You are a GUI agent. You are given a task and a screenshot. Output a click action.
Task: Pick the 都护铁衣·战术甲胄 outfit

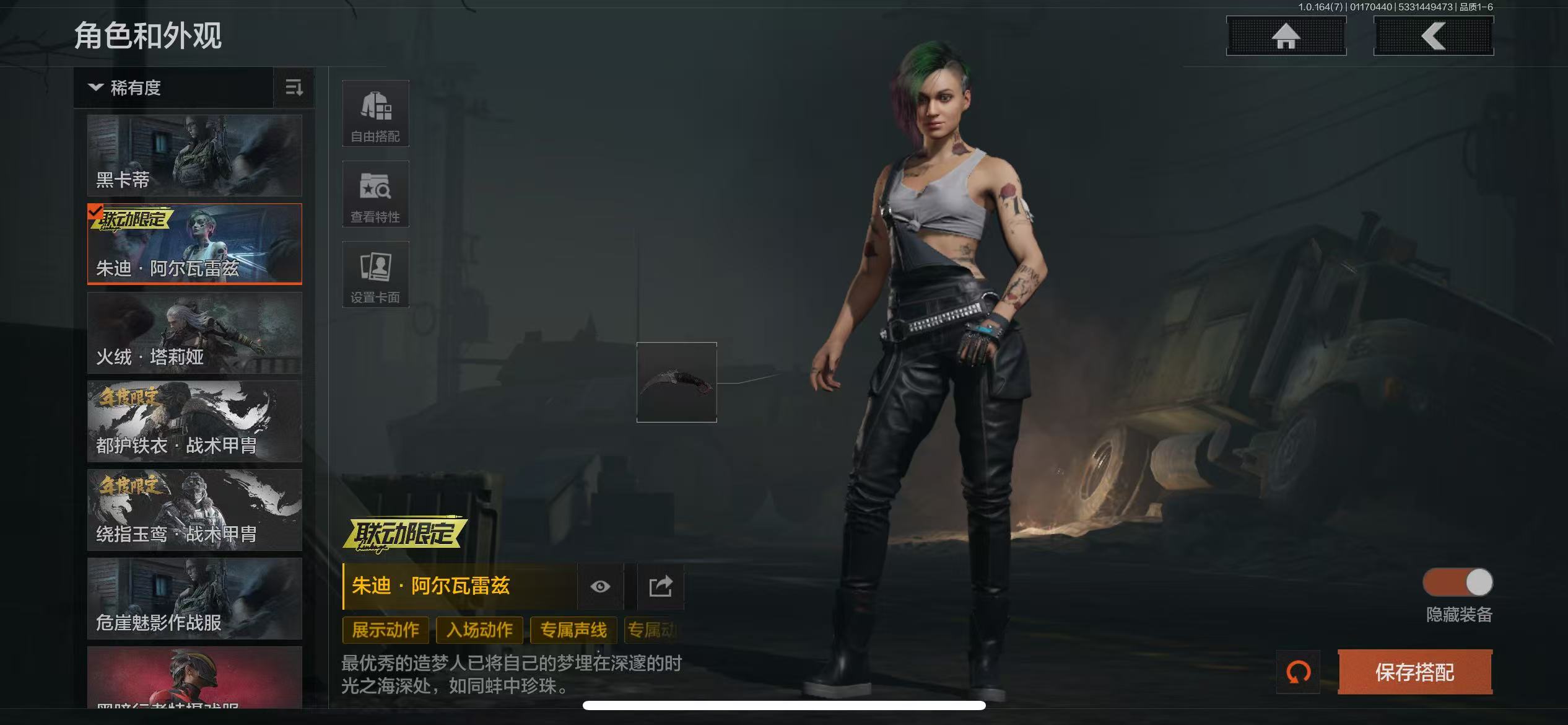click(x=194, y=421)
